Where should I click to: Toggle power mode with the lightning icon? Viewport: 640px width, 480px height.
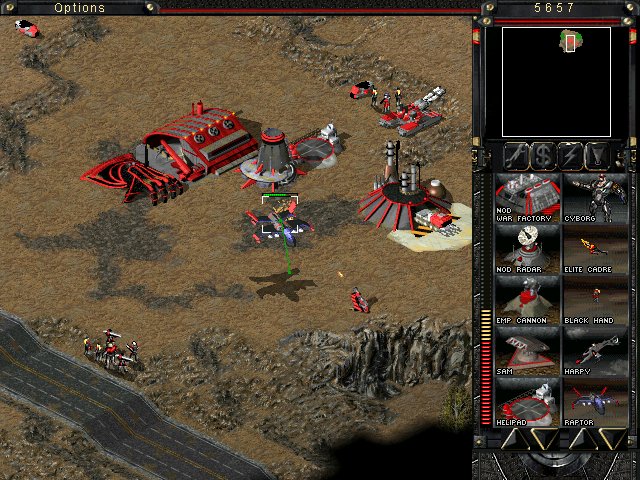571,156
